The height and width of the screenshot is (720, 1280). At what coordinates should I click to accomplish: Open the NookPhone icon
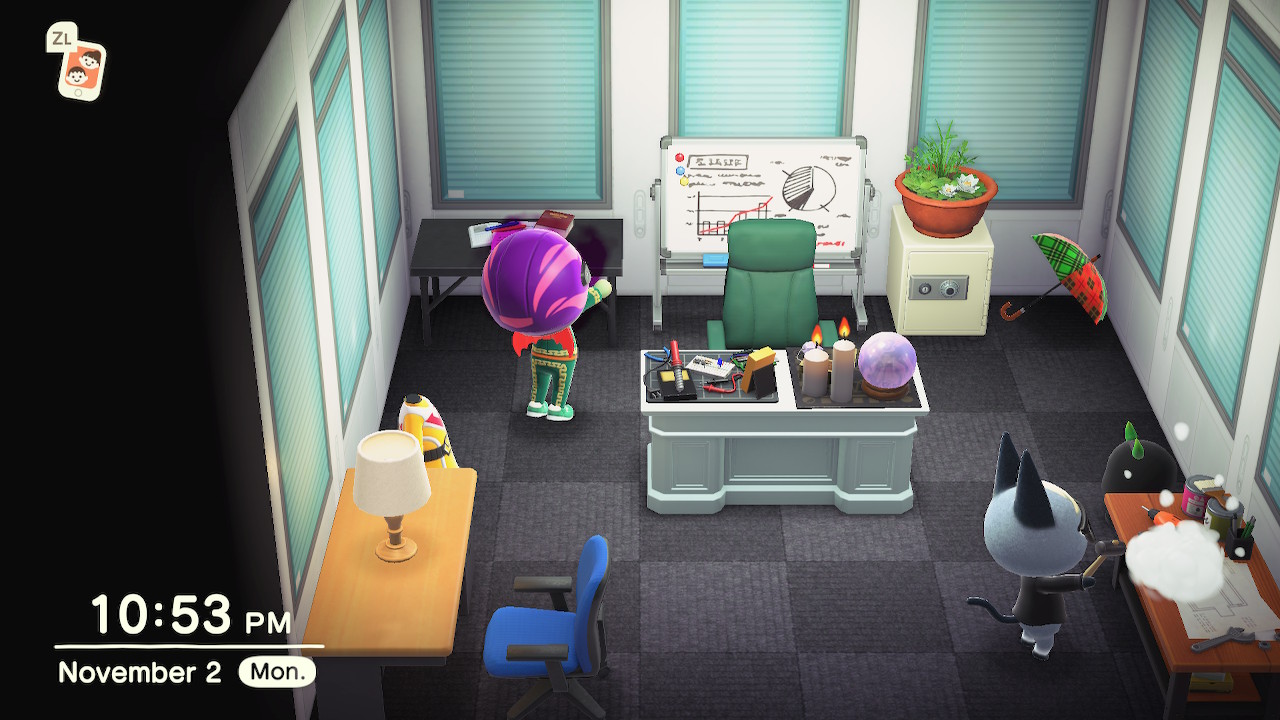pyautogui.click(x=80, y=68)
